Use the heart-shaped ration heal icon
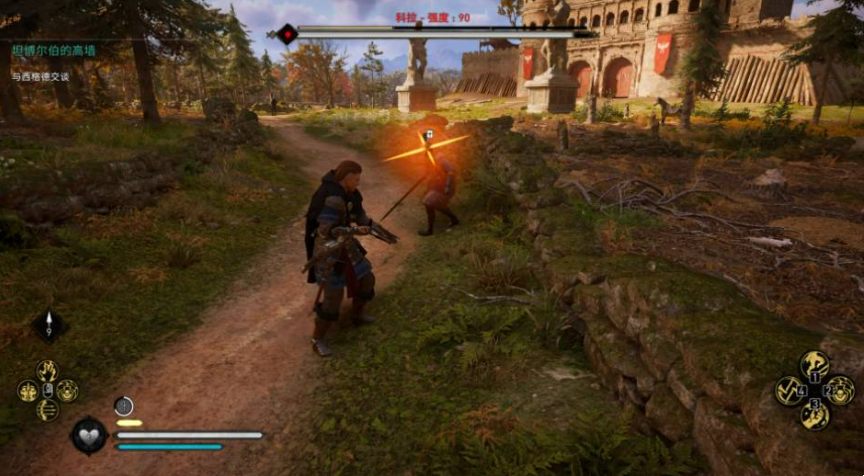 click(x=89, y=436)
